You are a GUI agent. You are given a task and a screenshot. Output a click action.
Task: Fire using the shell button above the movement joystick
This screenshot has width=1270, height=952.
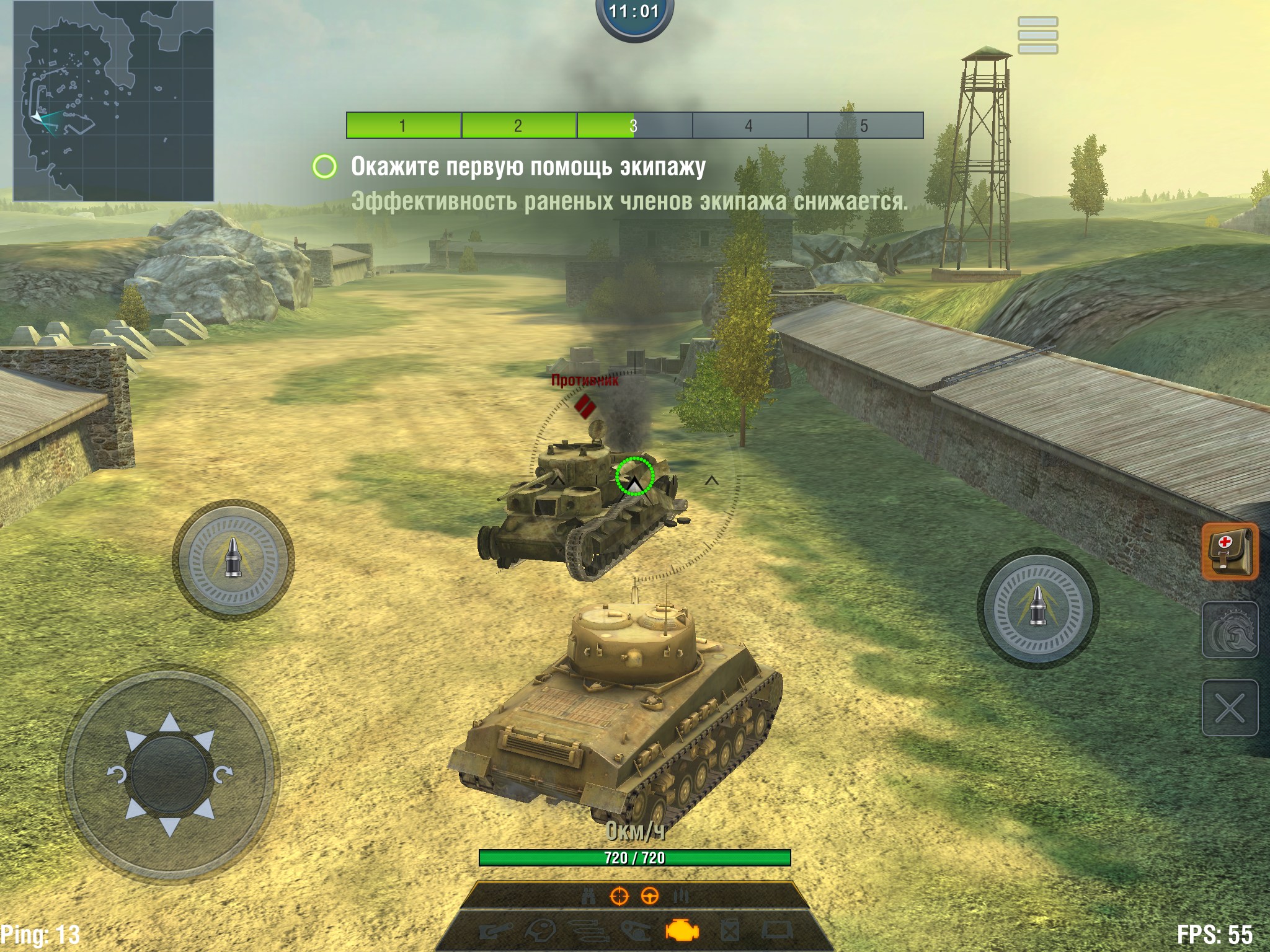click(x=233, y=559)
